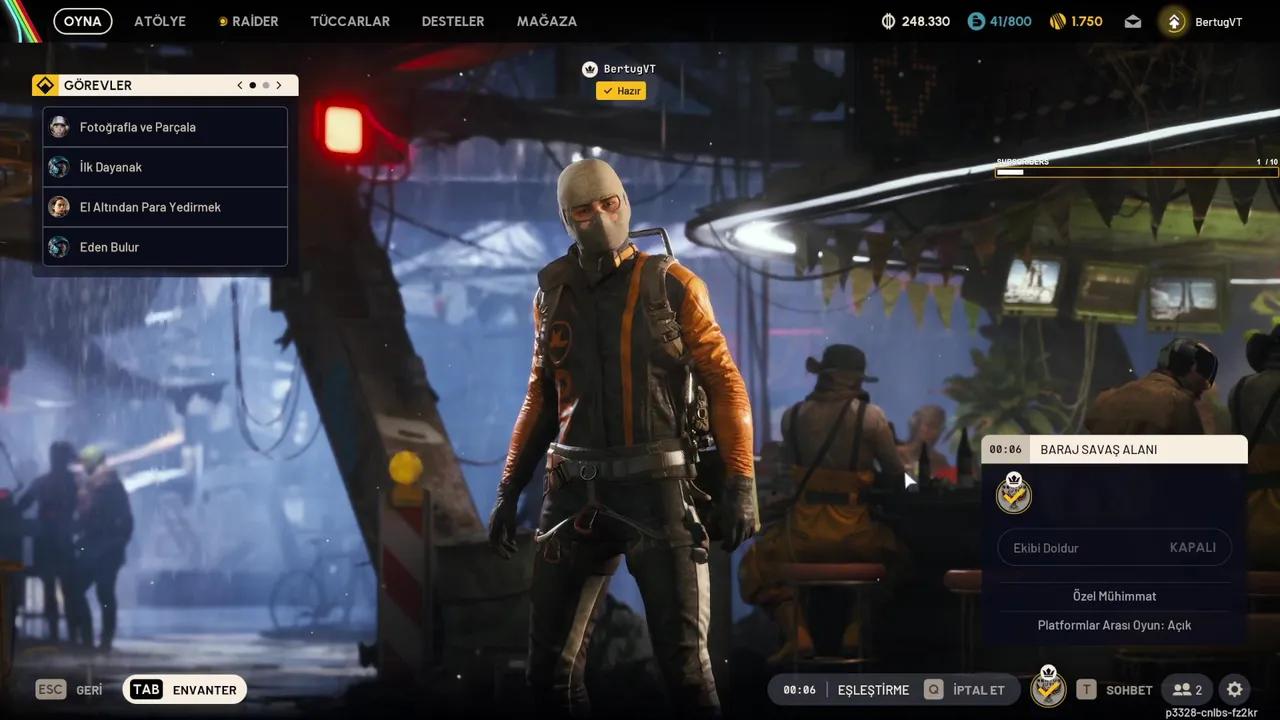This screenshot has width=1280, height=720.
Task: Select the second page dot in GÖREVLER
Action: 266,85
